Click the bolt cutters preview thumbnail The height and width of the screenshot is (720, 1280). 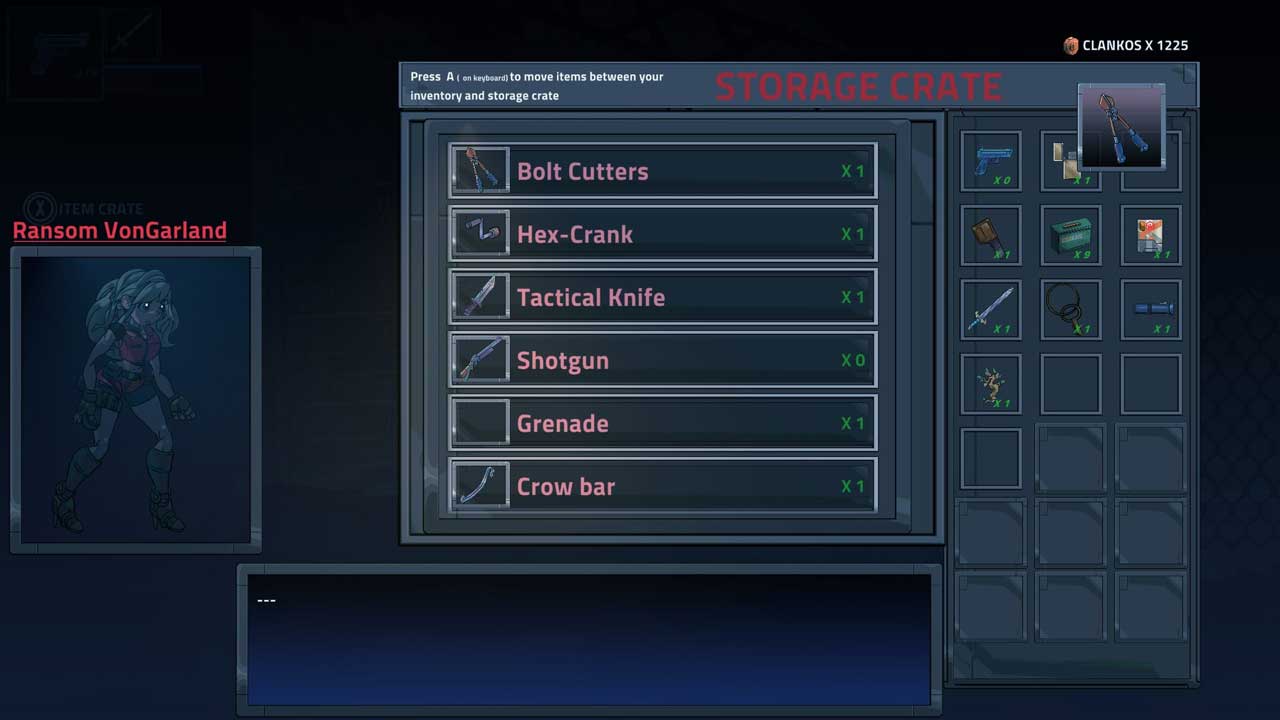[x=1122, y=126]
